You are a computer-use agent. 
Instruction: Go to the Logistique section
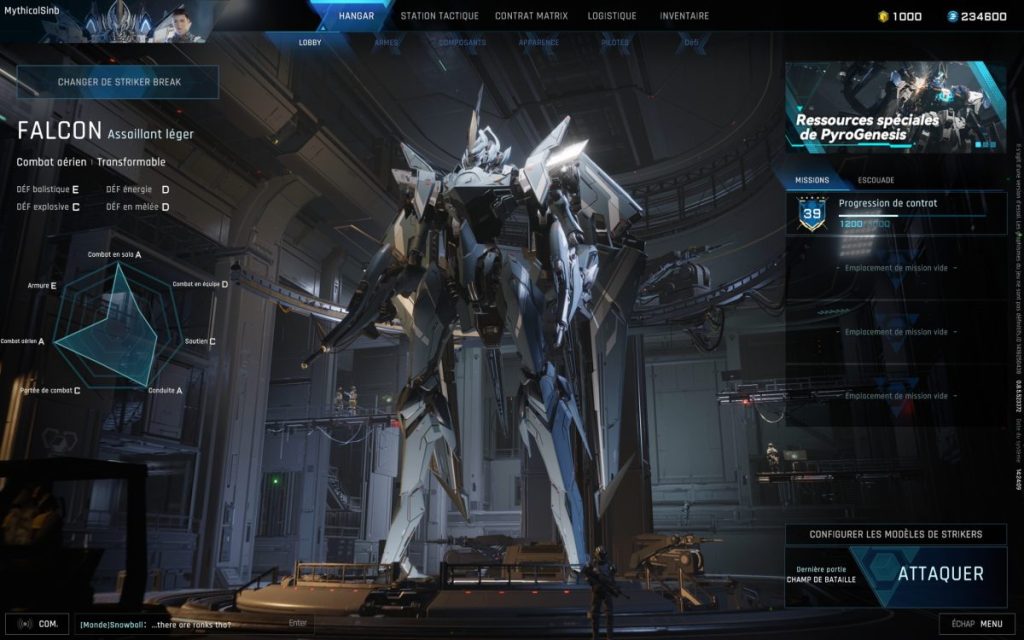[612, 16]
